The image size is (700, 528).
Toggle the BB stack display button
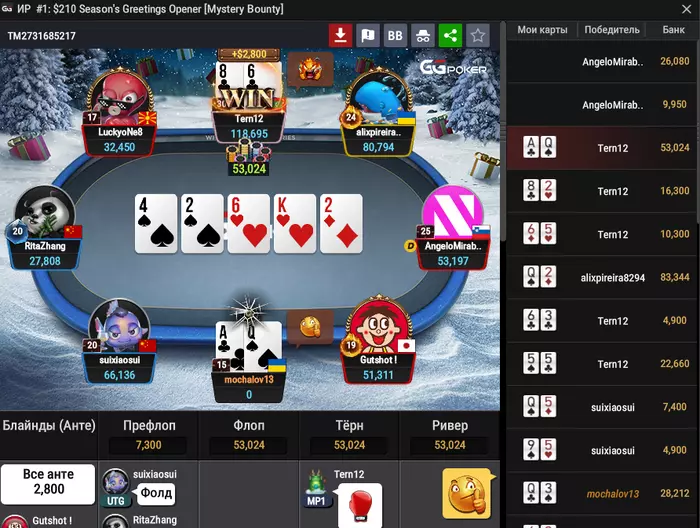pos(395,36)
